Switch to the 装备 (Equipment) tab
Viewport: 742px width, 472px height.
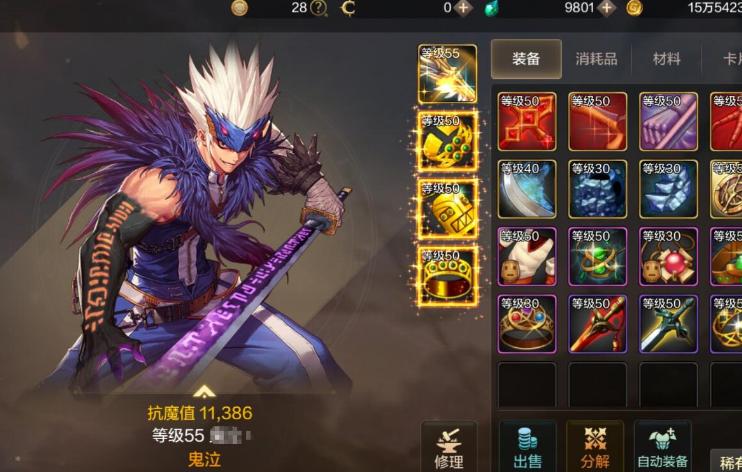526,59
